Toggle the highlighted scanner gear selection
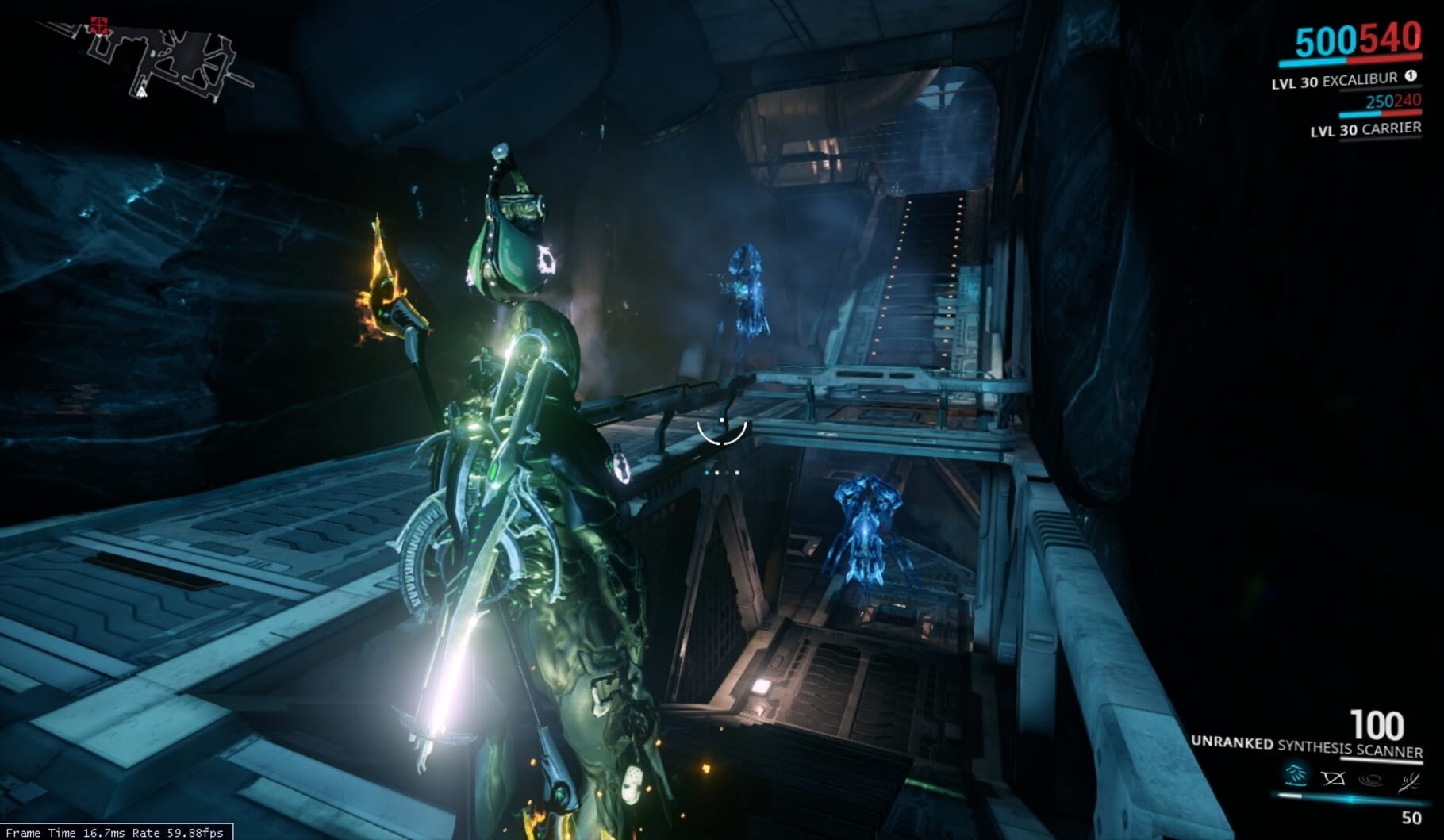1444x840 pixels. point(1296,777)
